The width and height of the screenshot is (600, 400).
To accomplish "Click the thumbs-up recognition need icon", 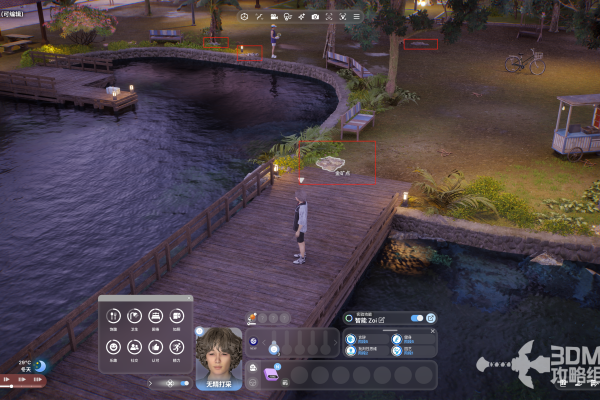I will pos(155,346).
